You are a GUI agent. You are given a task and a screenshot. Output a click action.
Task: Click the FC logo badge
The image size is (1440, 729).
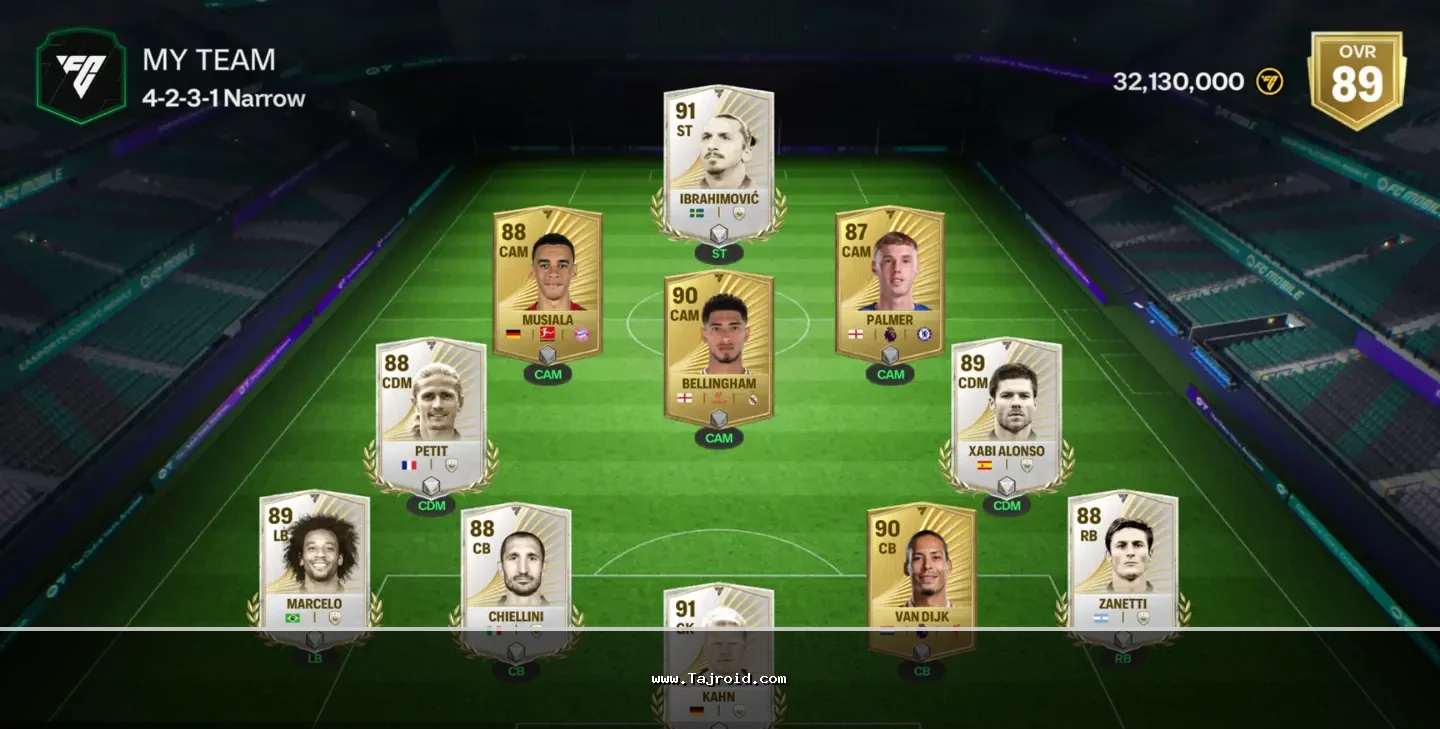click(81, 77)
